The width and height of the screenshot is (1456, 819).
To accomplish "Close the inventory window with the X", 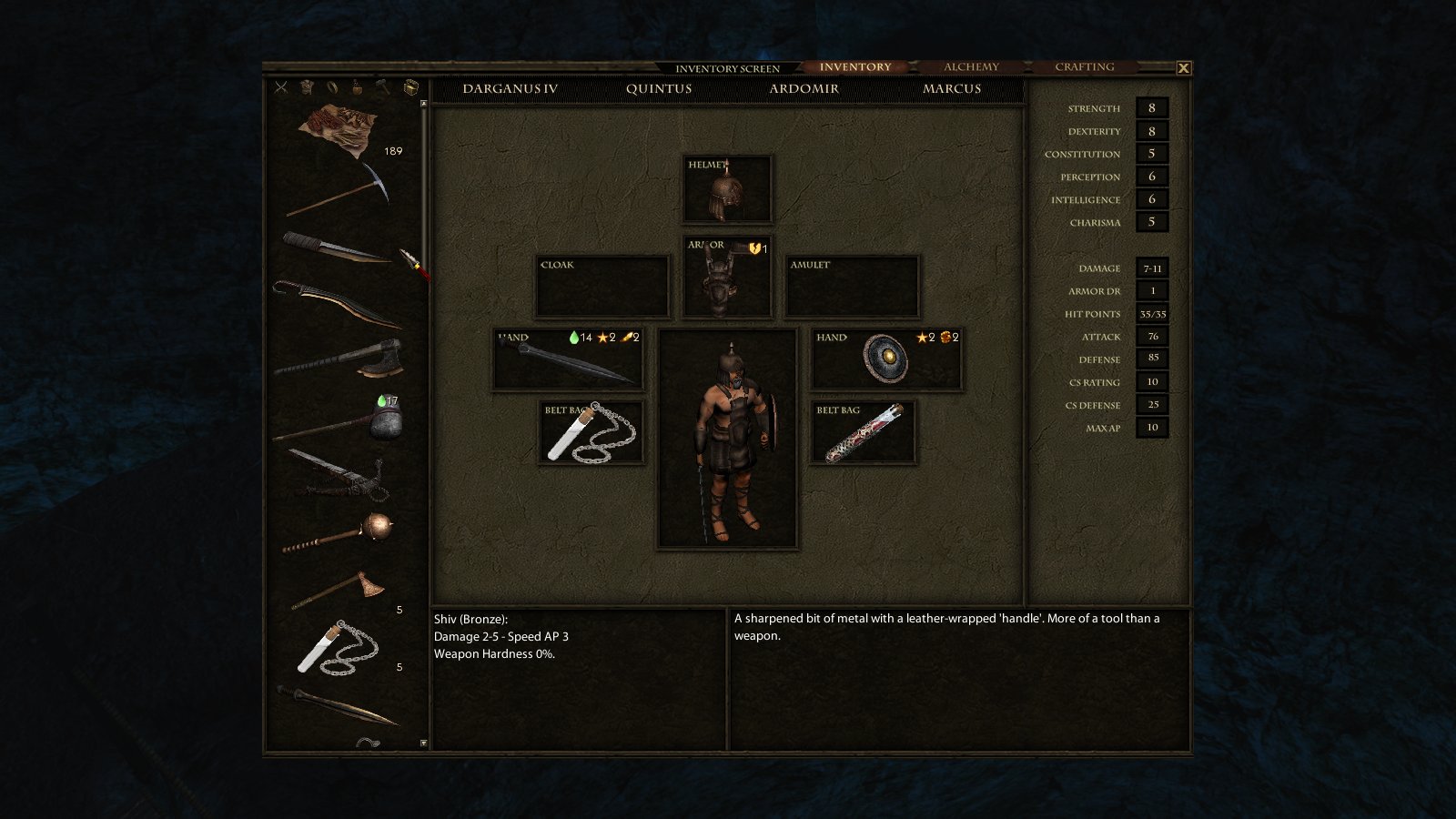I will 1183,68.
